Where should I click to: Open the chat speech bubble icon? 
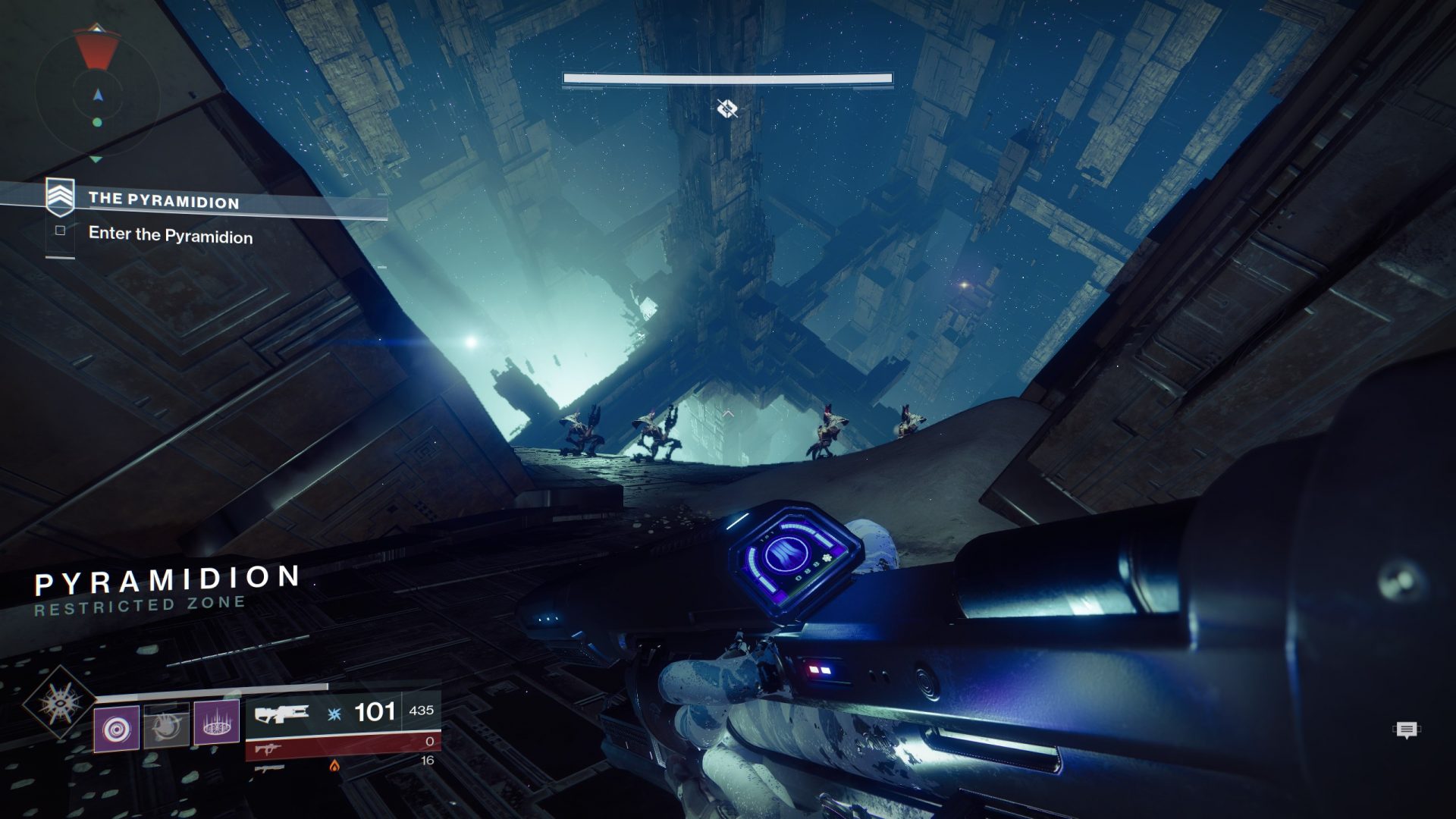[x=1407, y=730]
